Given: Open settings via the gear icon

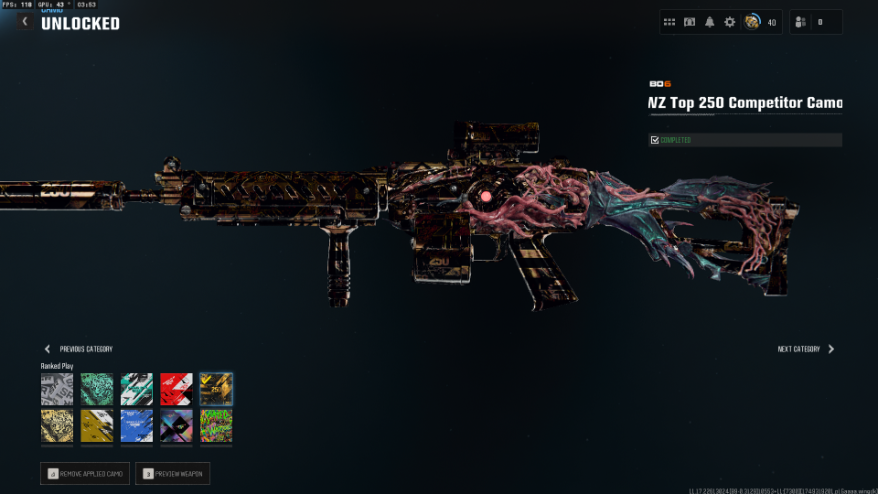Looking at the screenshot, I should pos(729,22).
